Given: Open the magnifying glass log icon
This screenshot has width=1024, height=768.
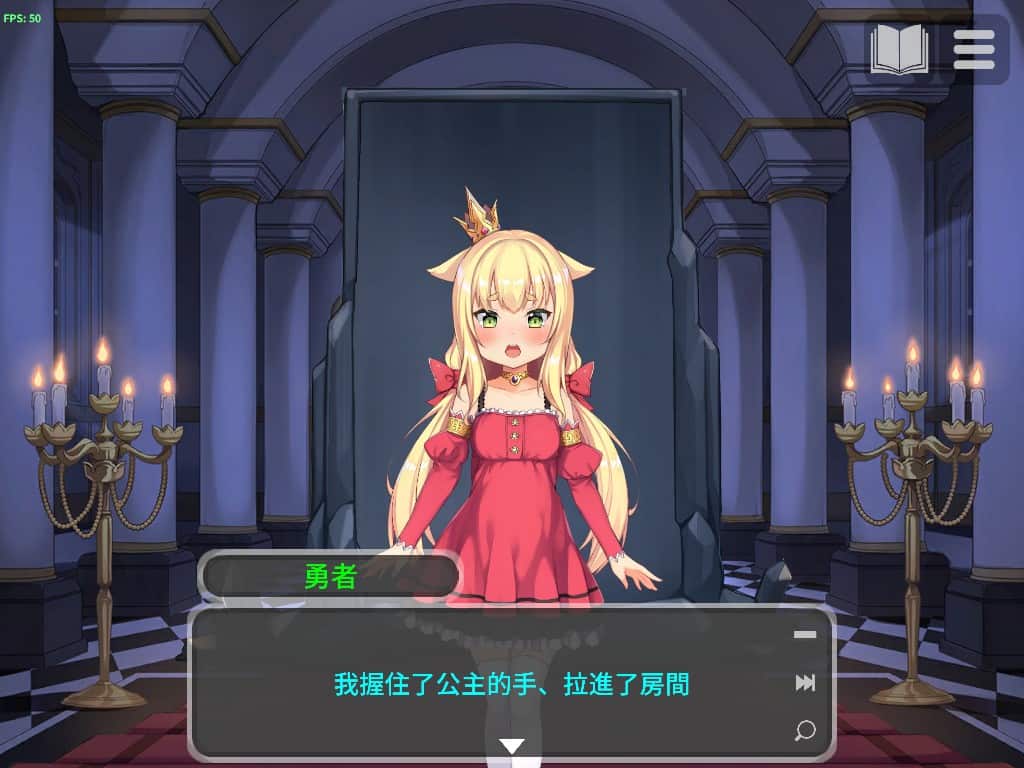Looking at the screenshot, I should coord(804,730).
